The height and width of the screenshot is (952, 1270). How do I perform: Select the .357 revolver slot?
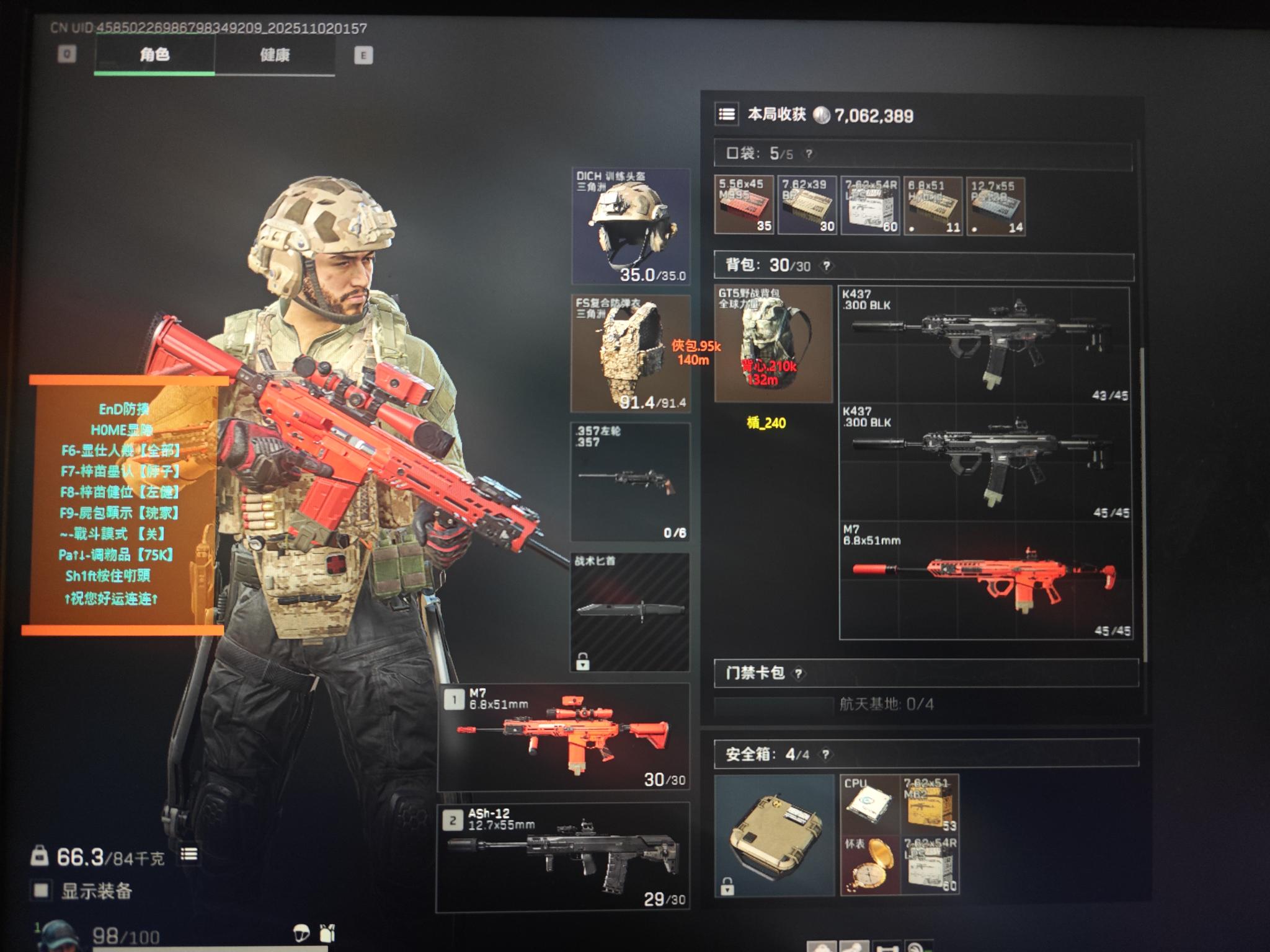tap(630, 482)
